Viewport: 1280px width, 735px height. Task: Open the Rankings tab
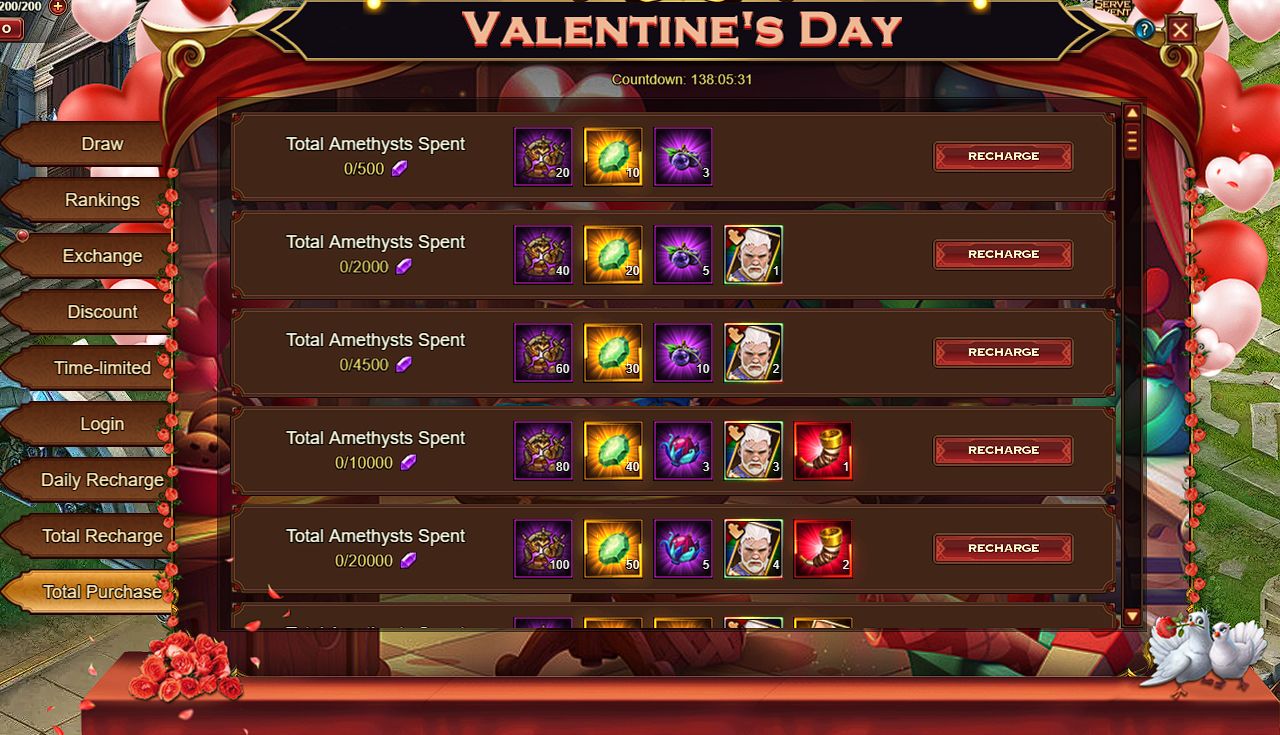point(101,200)
